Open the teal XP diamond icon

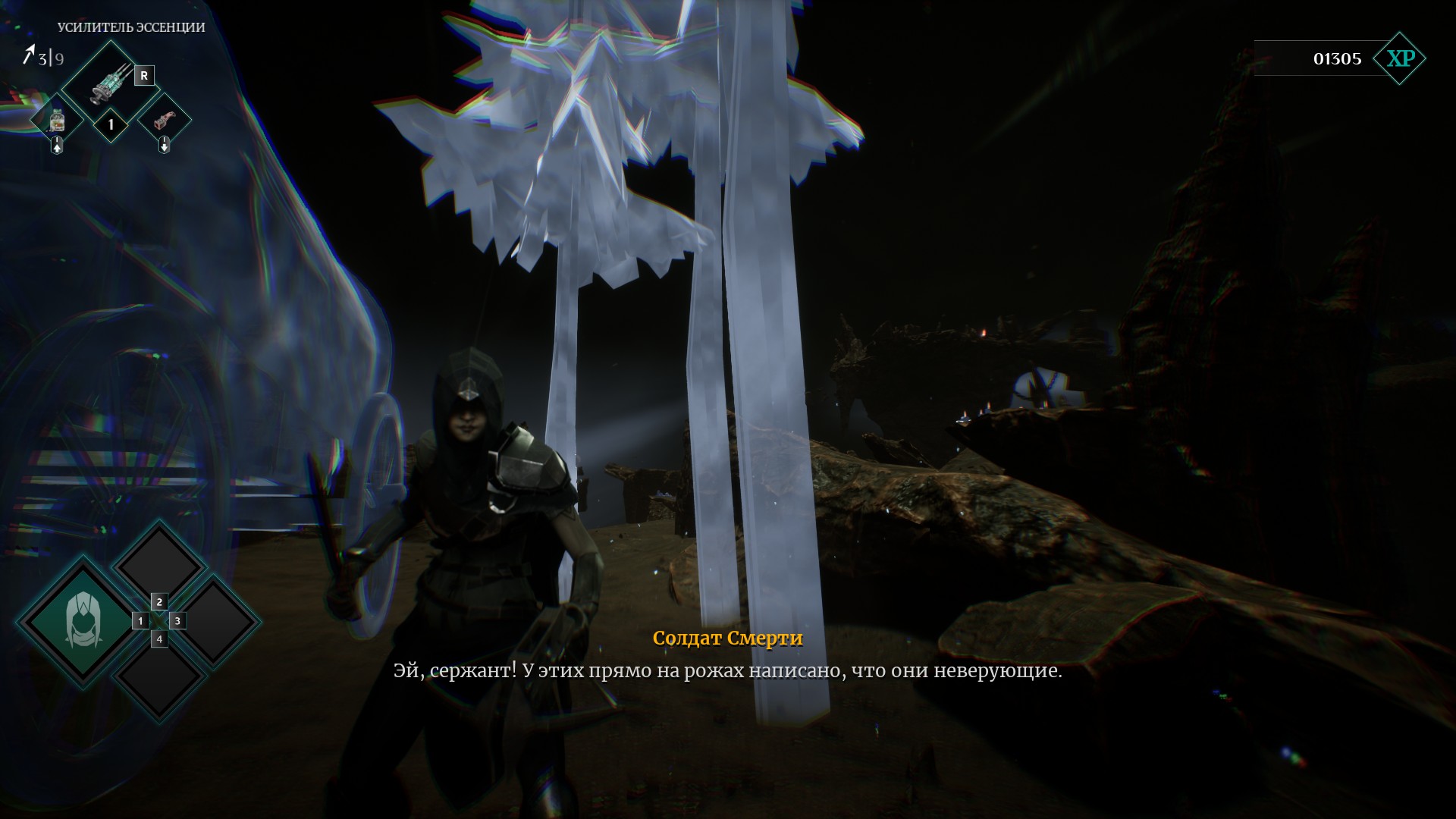pos(1400,58)
